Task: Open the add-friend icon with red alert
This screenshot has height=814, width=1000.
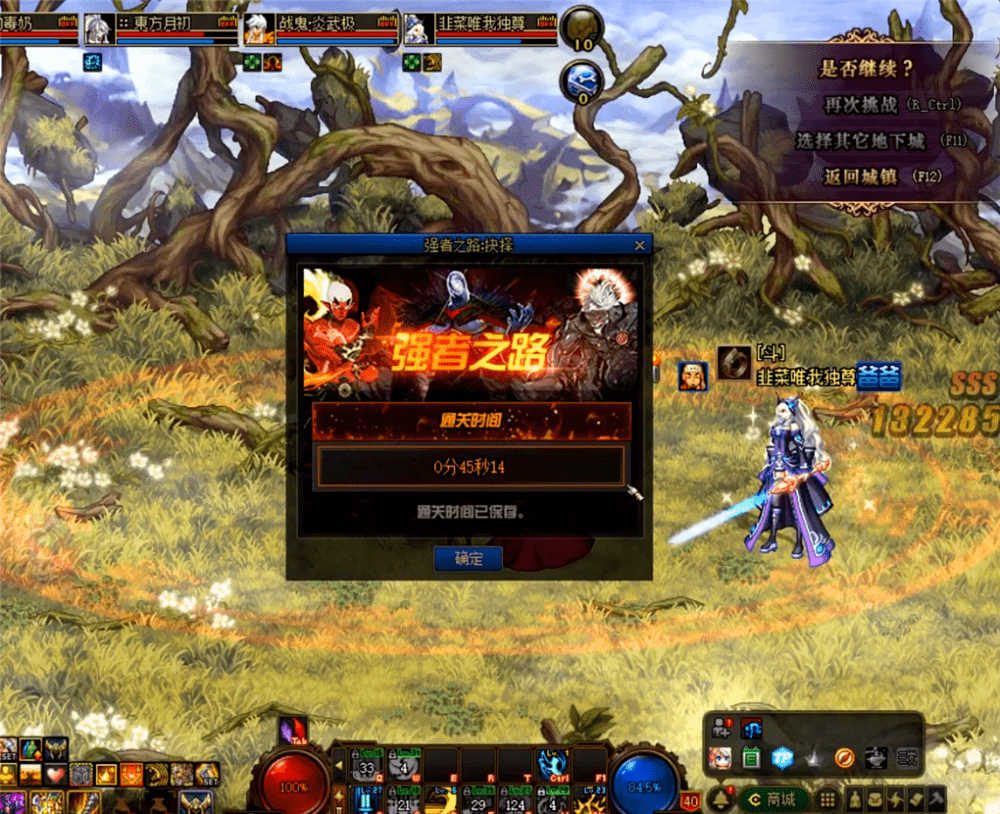Action: (720, 730)
